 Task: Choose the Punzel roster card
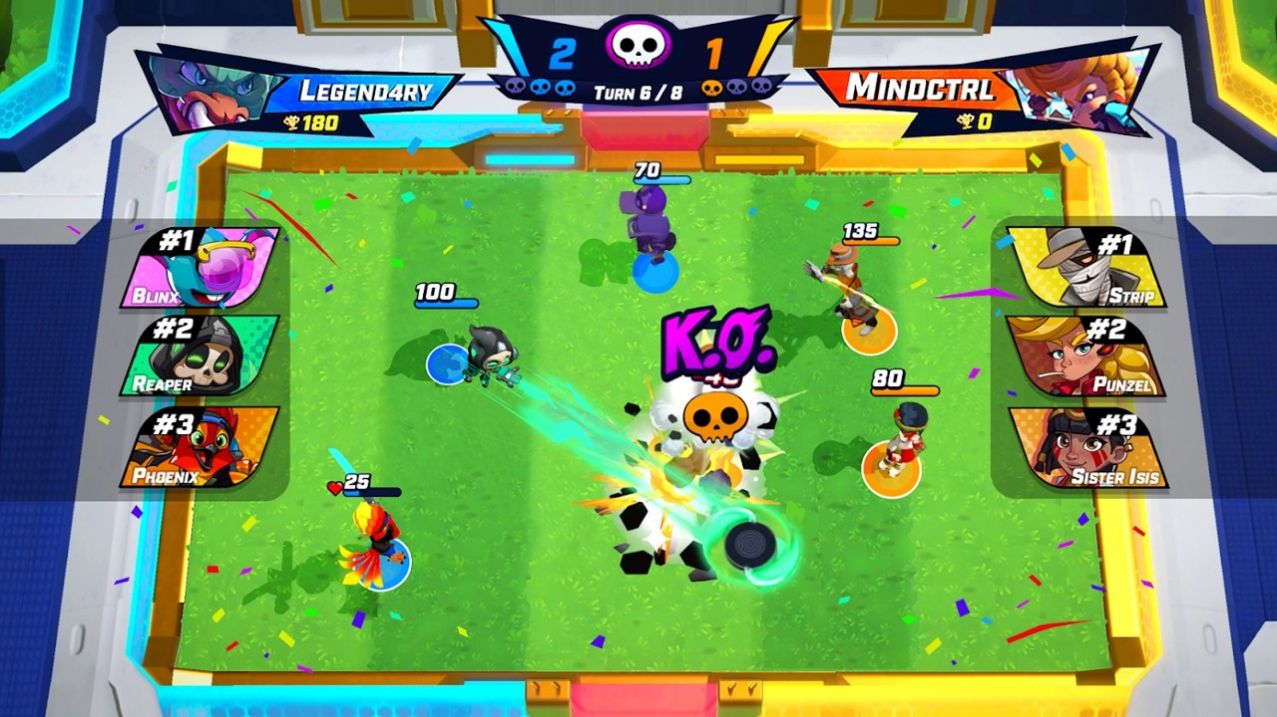pyautogui.click(x=1087, y=356)
